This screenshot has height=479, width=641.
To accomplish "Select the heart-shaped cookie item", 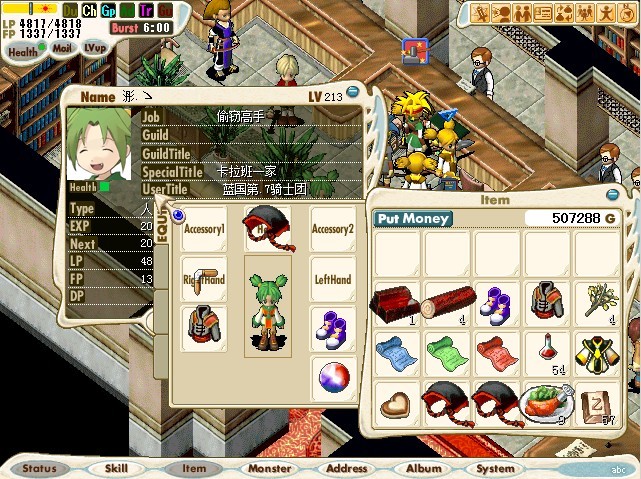I will (397, 403).
